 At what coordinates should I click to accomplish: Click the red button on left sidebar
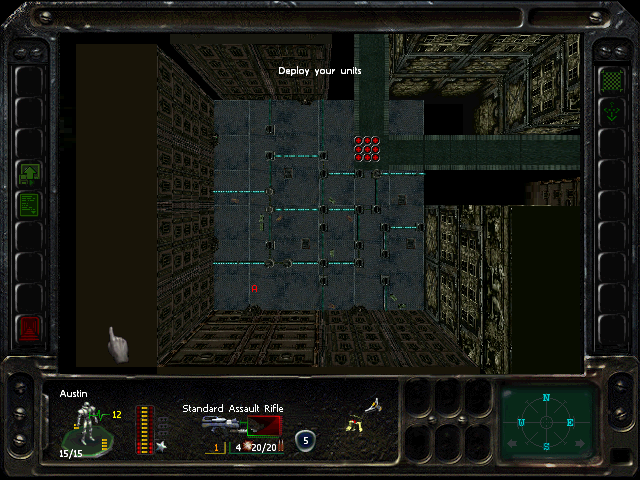coord(29,327)
